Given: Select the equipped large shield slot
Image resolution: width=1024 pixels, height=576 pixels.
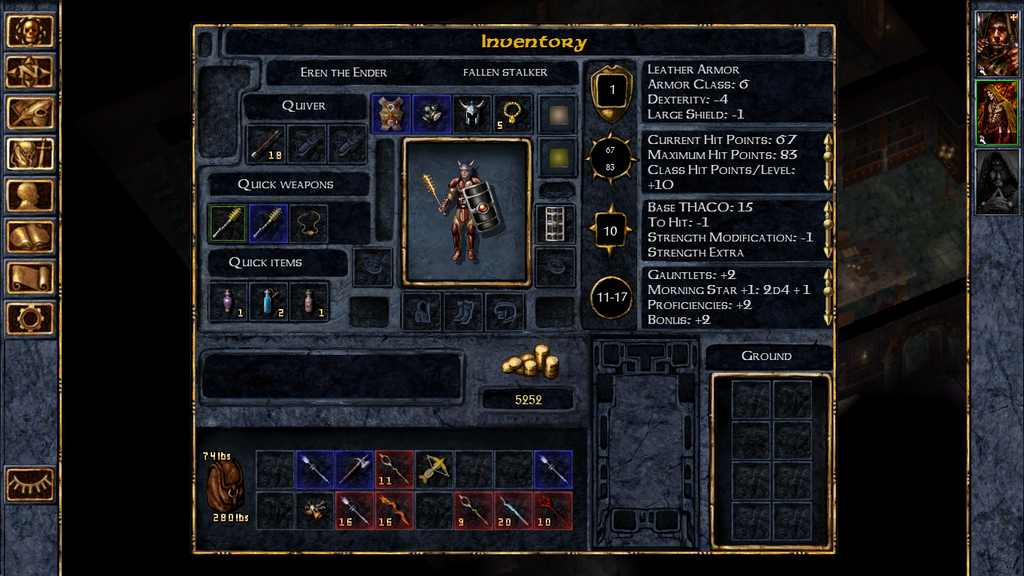Looking at the screenshot, I should (x=554, y=224).
